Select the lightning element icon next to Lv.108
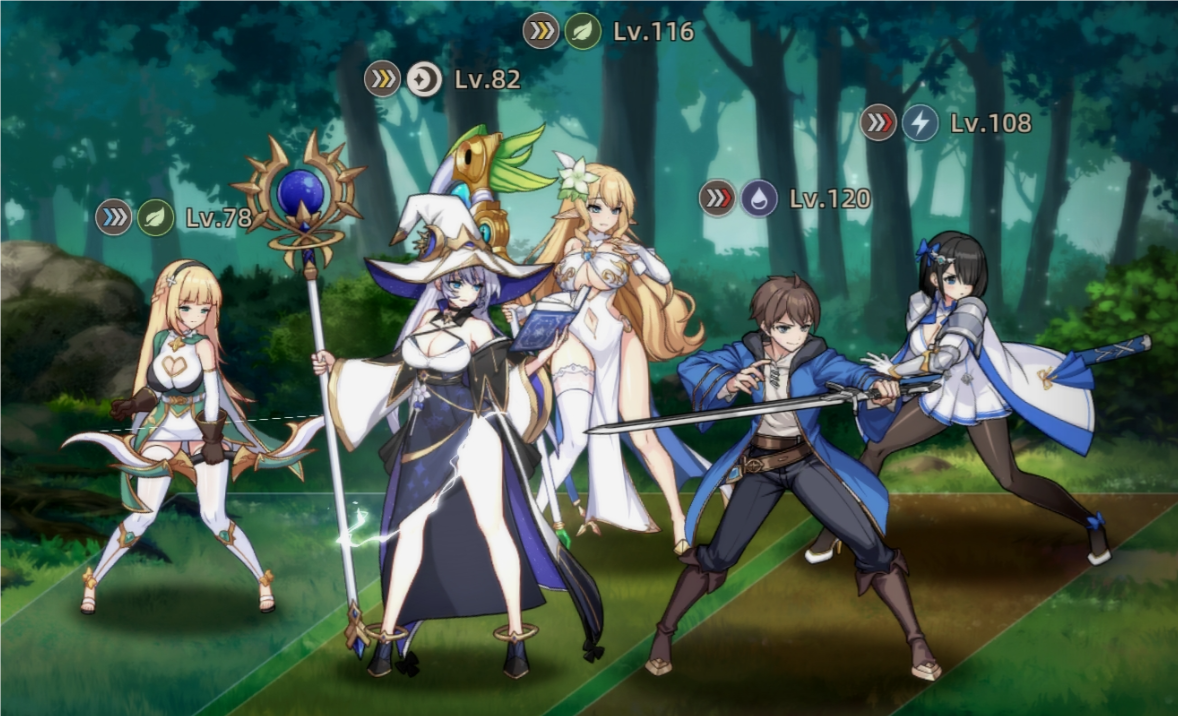1178x716 pixels. (920, 123)
